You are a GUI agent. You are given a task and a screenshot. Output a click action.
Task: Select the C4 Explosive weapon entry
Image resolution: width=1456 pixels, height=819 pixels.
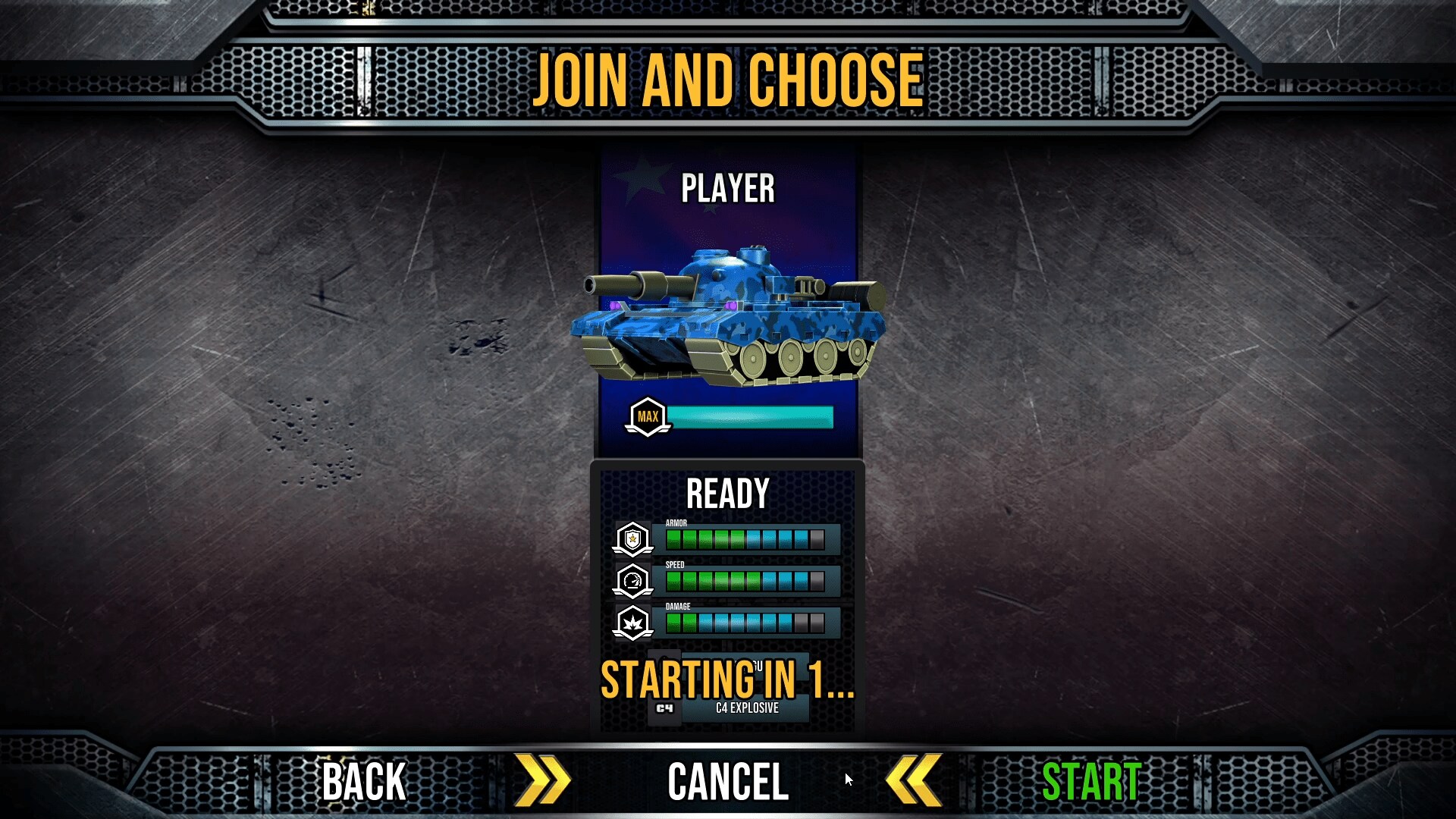tap(746, 708)
